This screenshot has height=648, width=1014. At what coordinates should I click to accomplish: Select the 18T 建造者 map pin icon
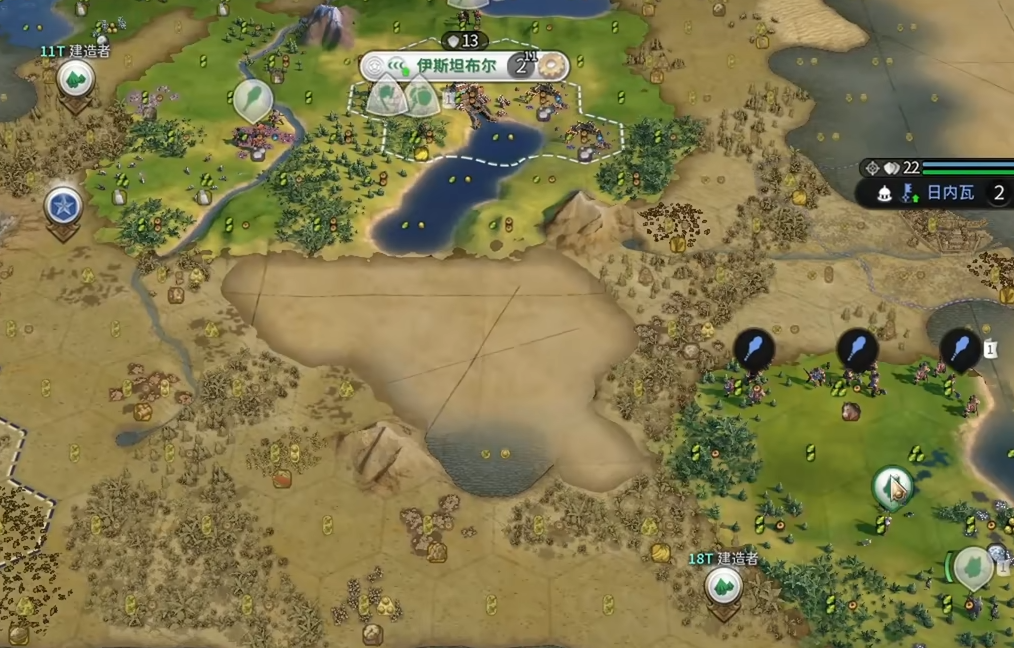723,587
